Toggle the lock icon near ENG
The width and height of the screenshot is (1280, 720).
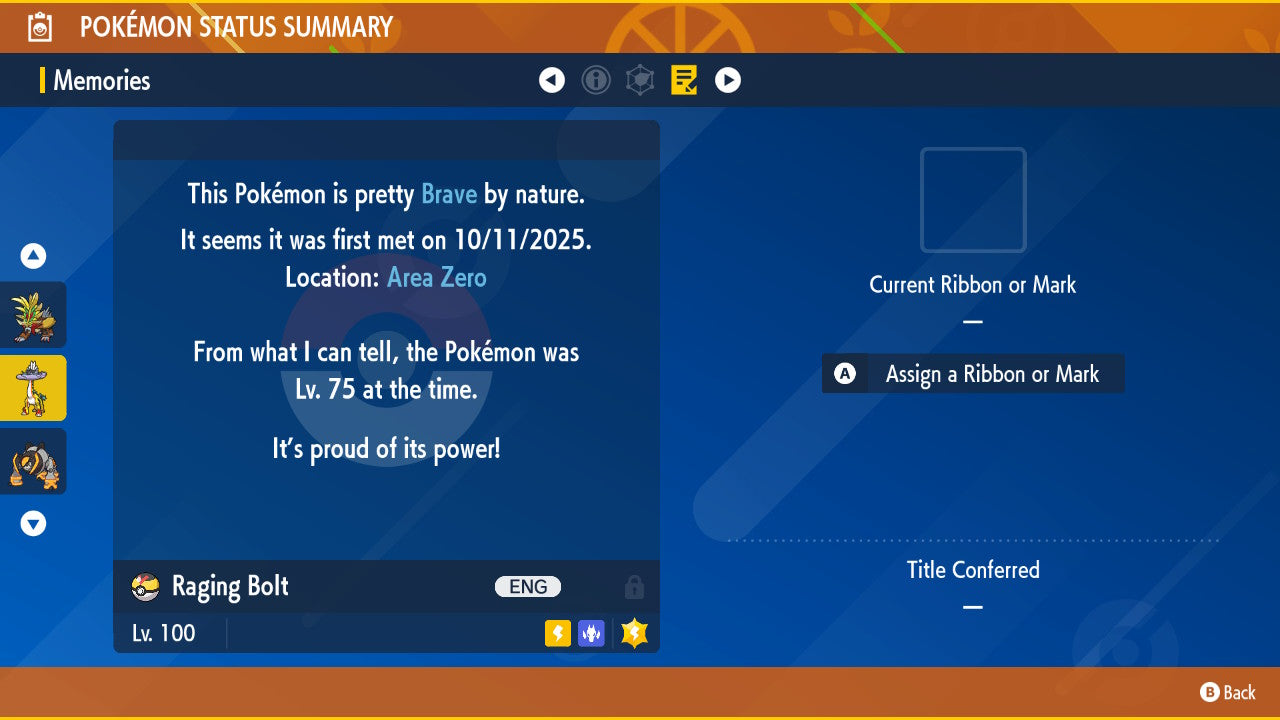[x=635, y=587]
